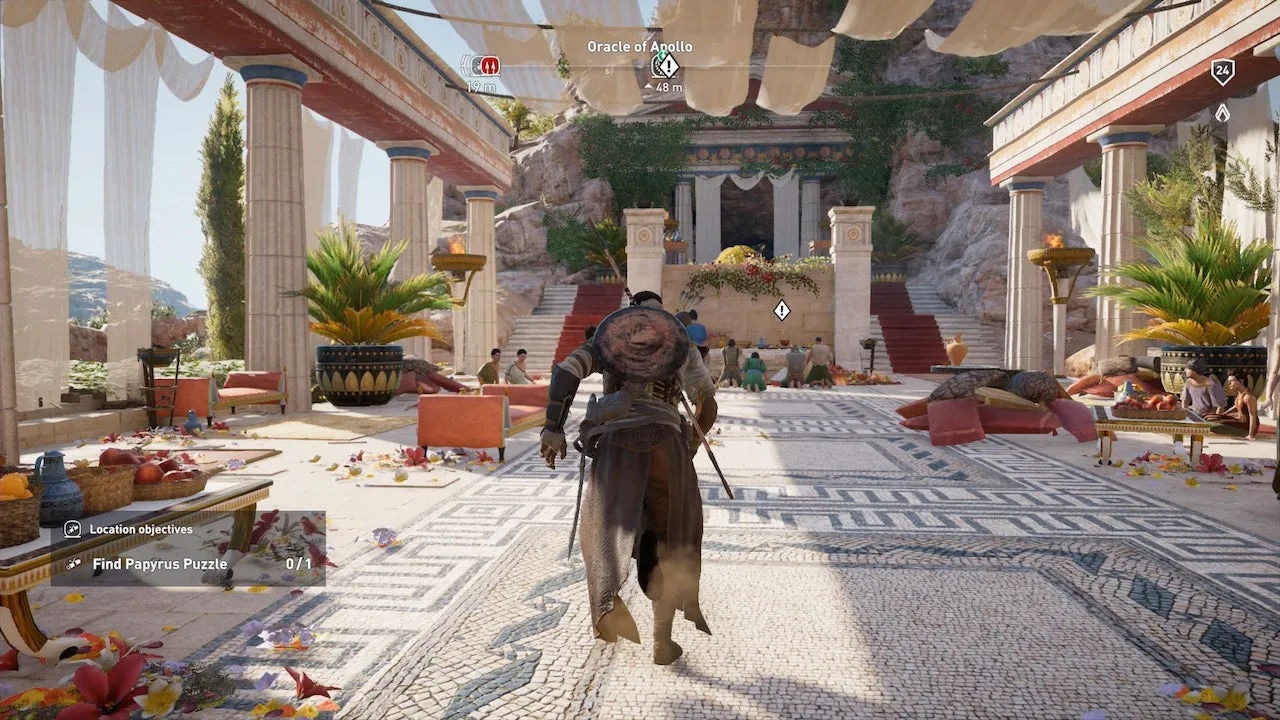Open the Find Papyrus Puzzle objective

(160, 564)
